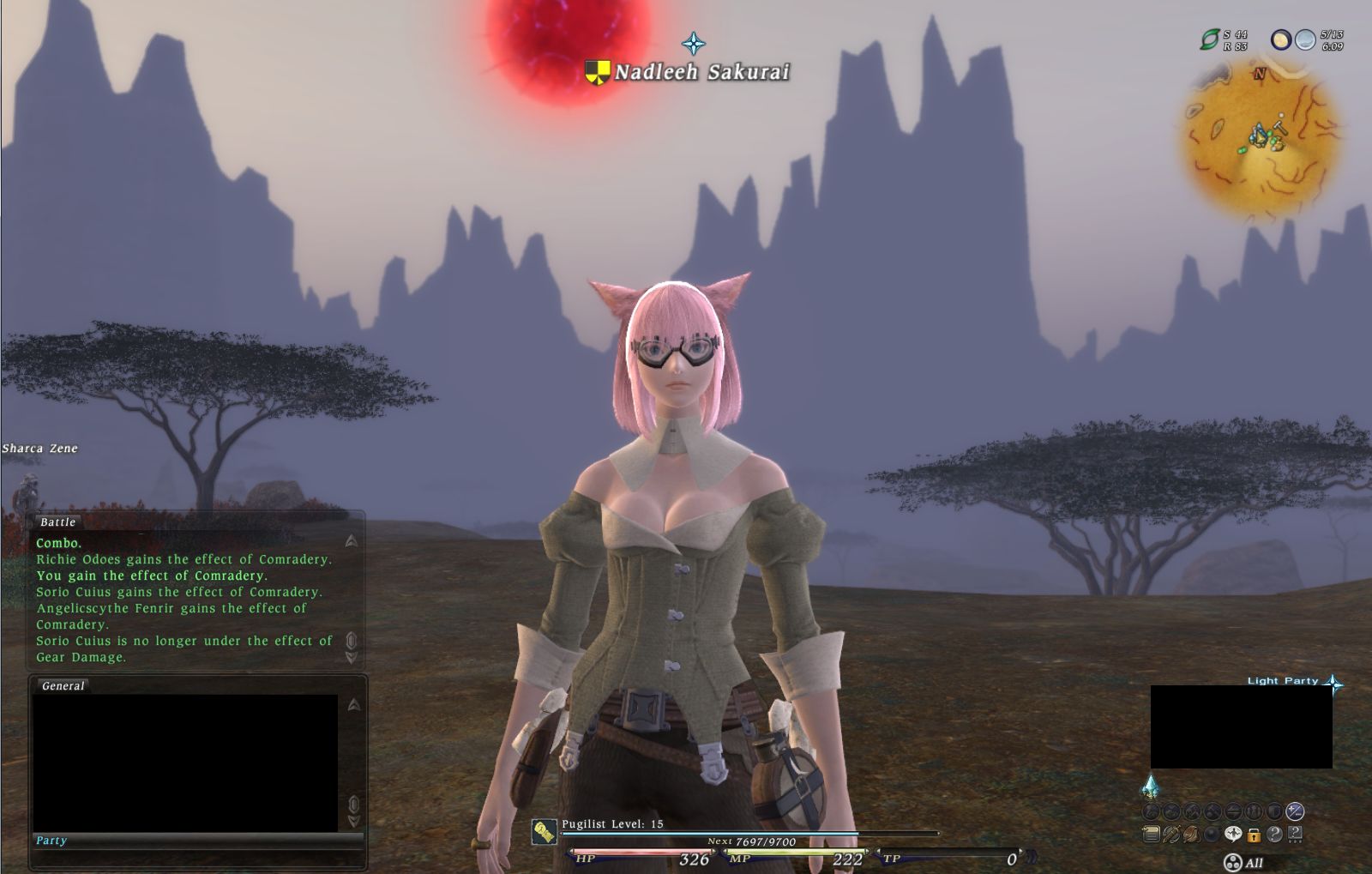Click the blue aetheryte crystal icon
This screenshot has height=874, width=1372.
[x=1150, y=787]
